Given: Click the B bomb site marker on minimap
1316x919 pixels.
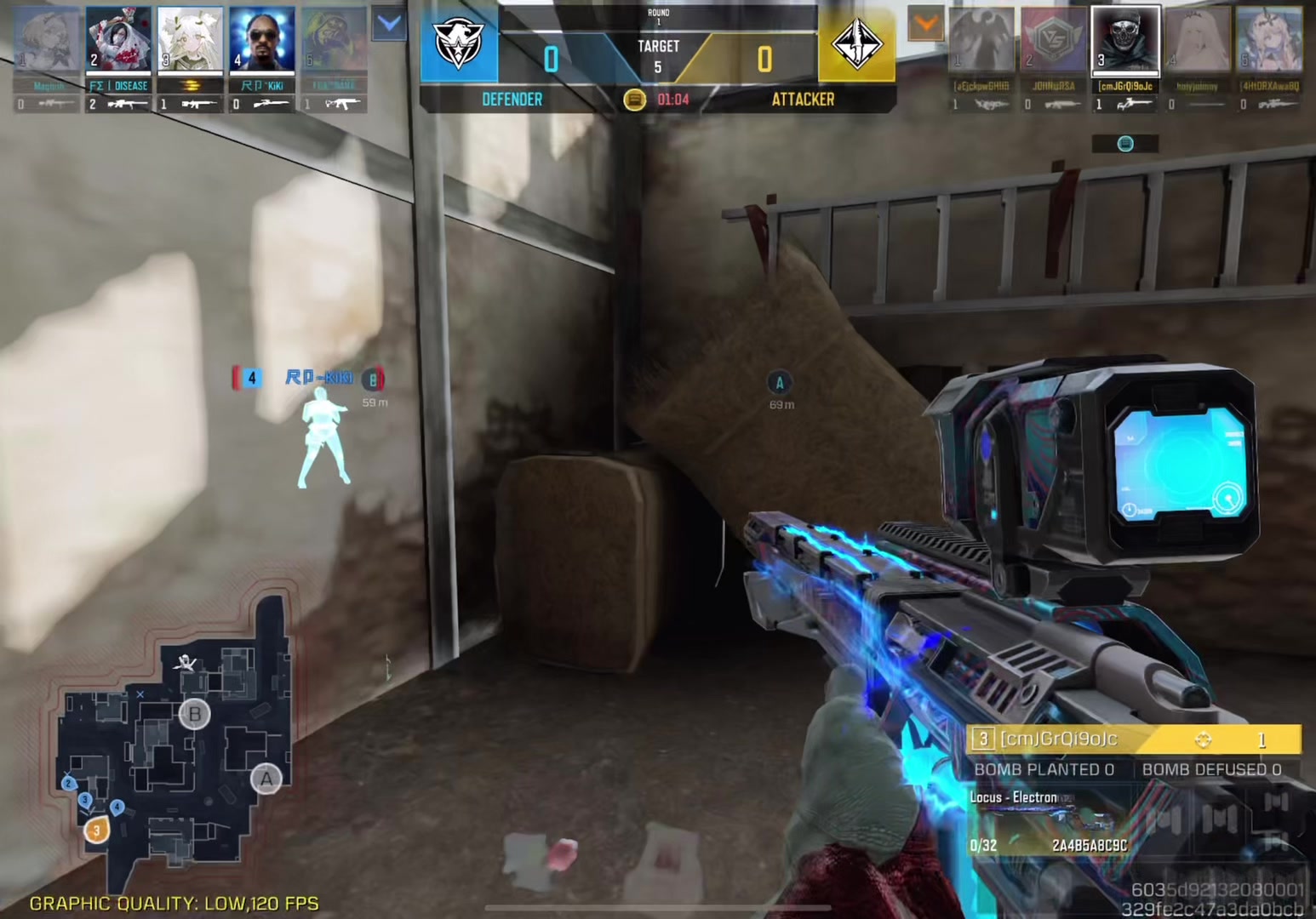Looking at the screenshot, I should tap(194, 713).
